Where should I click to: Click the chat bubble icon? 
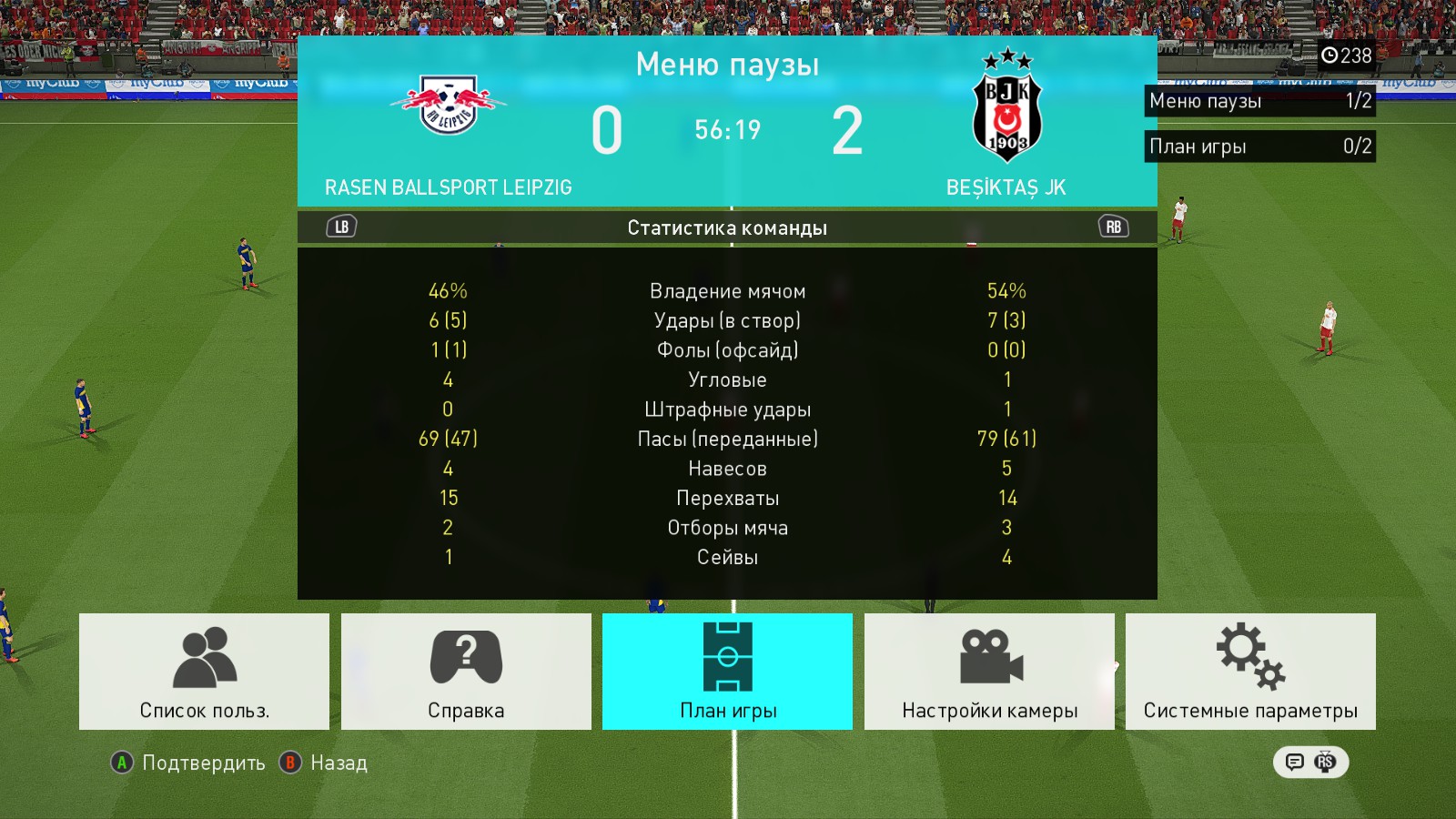tap(1295, 762)
